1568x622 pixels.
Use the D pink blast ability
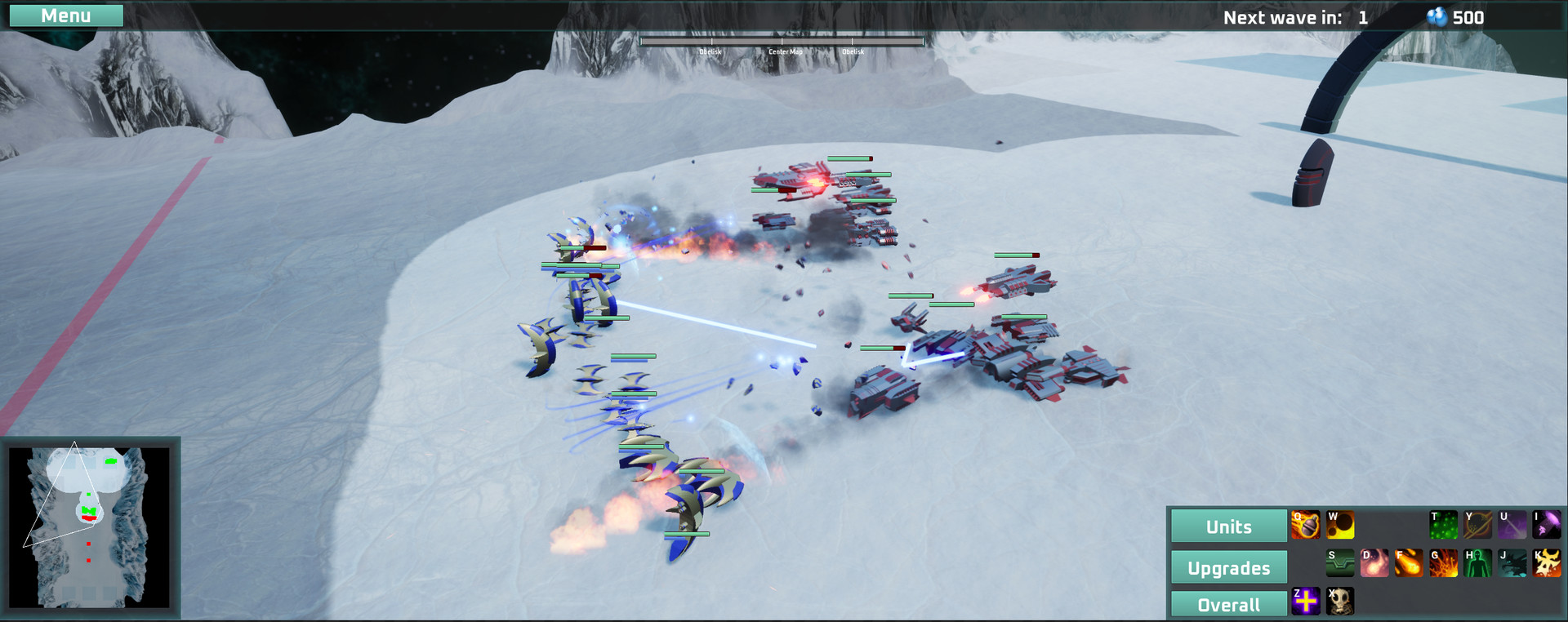1374,562
